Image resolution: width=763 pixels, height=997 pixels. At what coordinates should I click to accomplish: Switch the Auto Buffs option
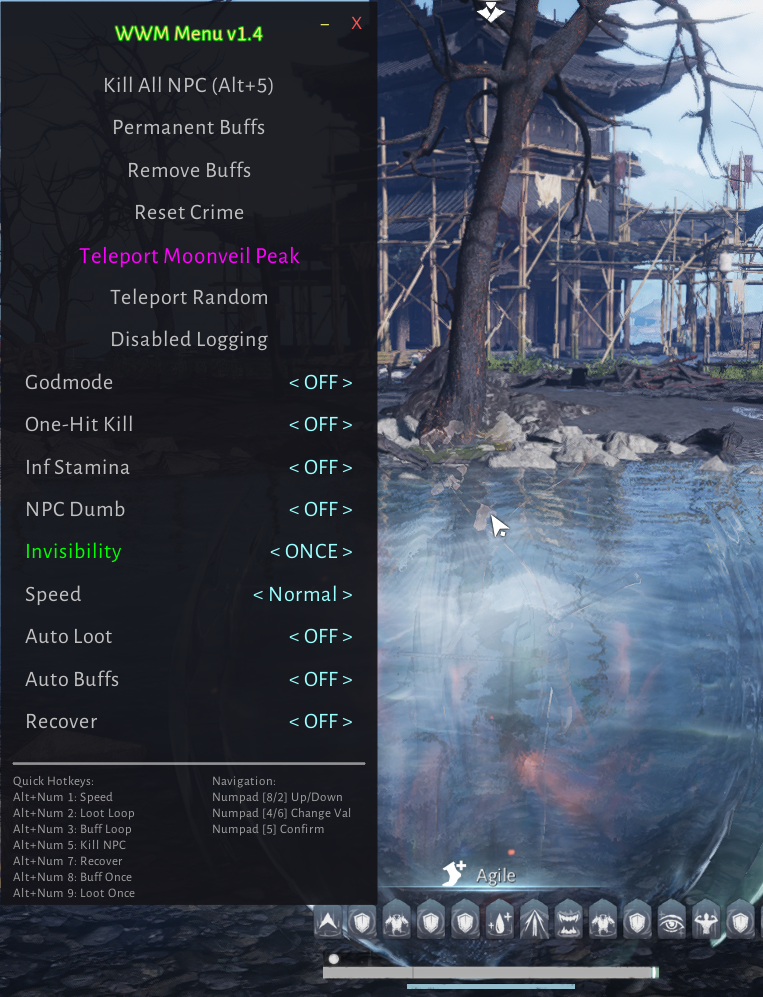[x=320, y=680]
